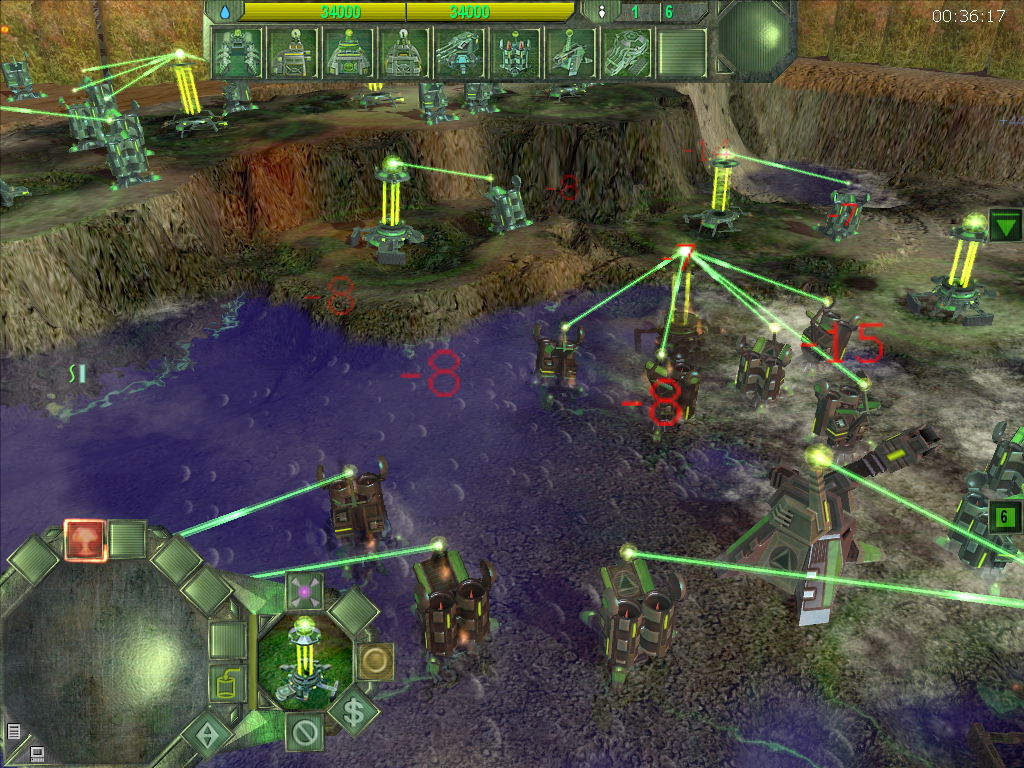Pick the red-tipped rocket launcher build icon
The height and width of the screenshot is (768, 1024).
pyautogui.click(x=516, y=52)
